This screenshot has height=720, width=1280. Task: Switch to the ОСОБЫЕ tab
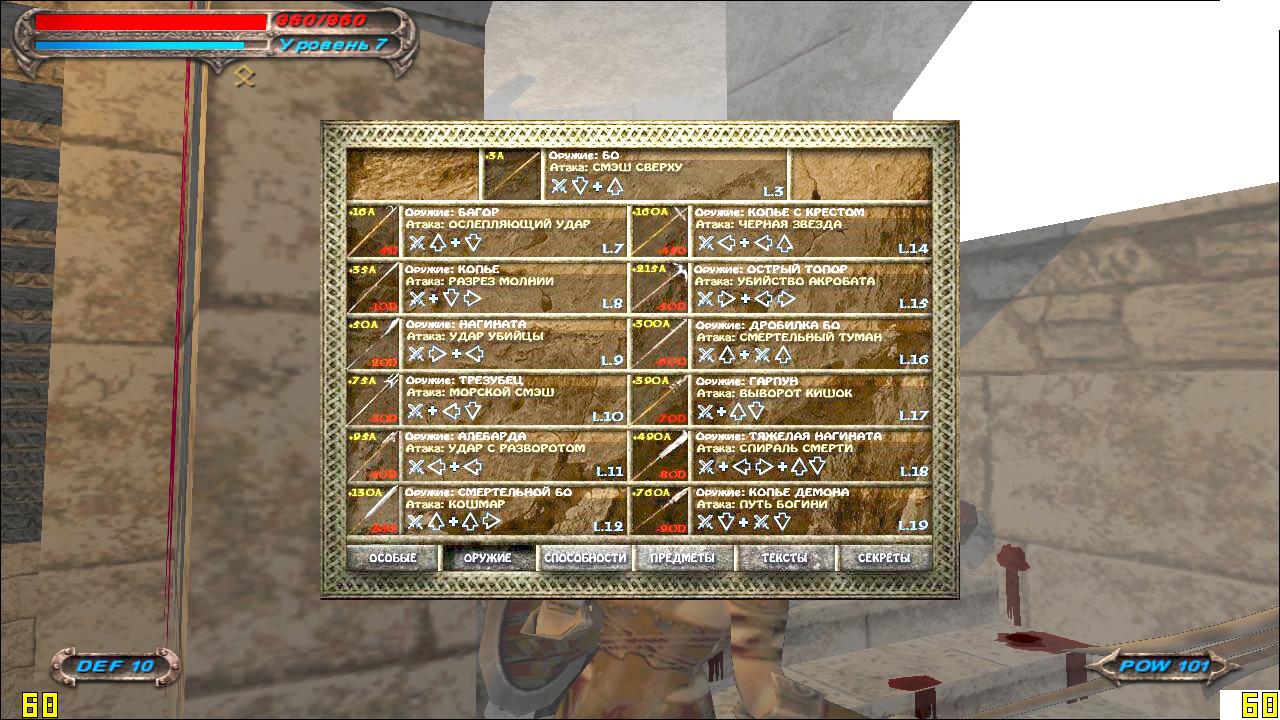tap(392, 558)
